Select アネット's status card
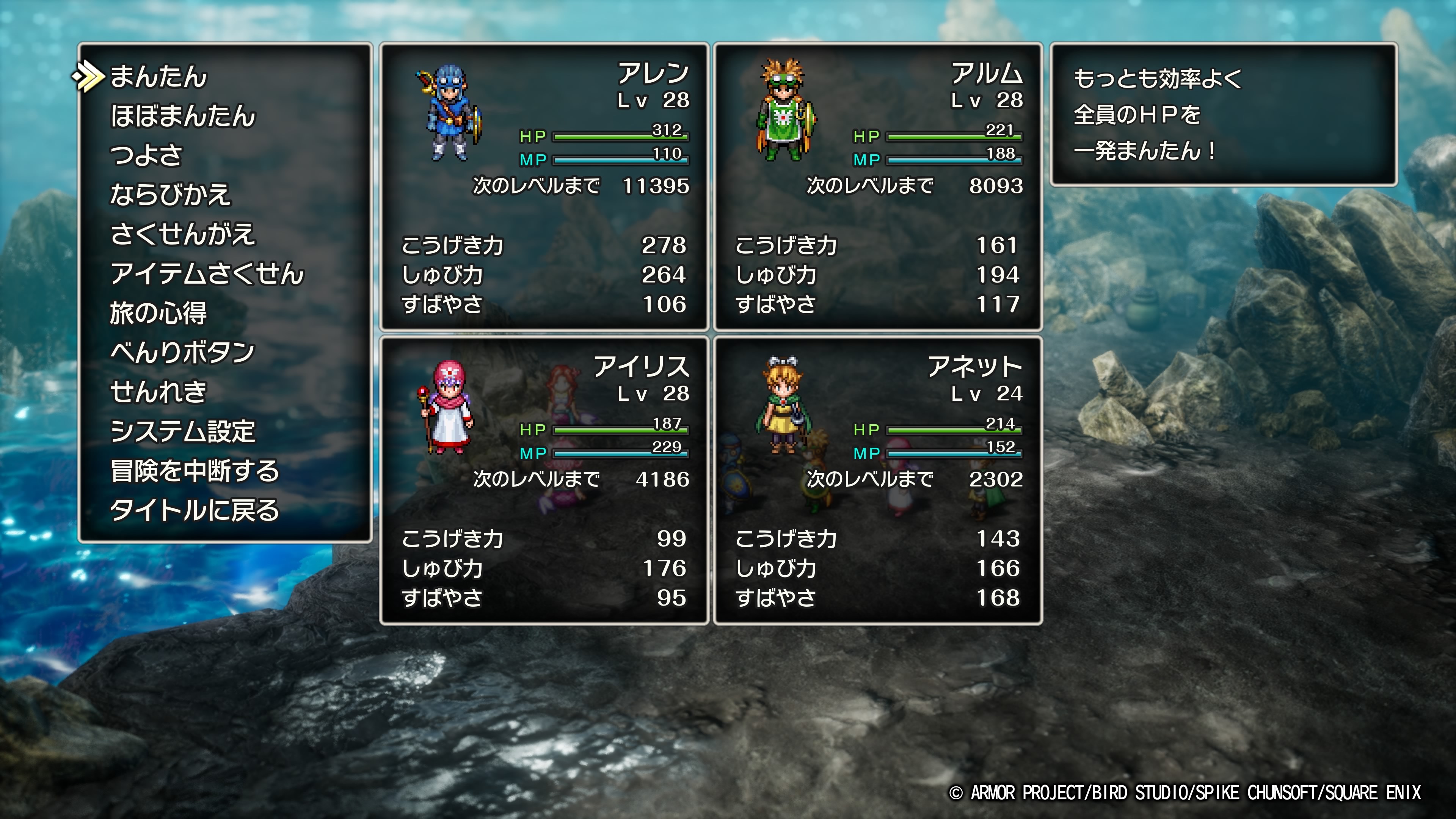Image resolution: width=1456 pixels, height=819 pixels. [878, 480]
